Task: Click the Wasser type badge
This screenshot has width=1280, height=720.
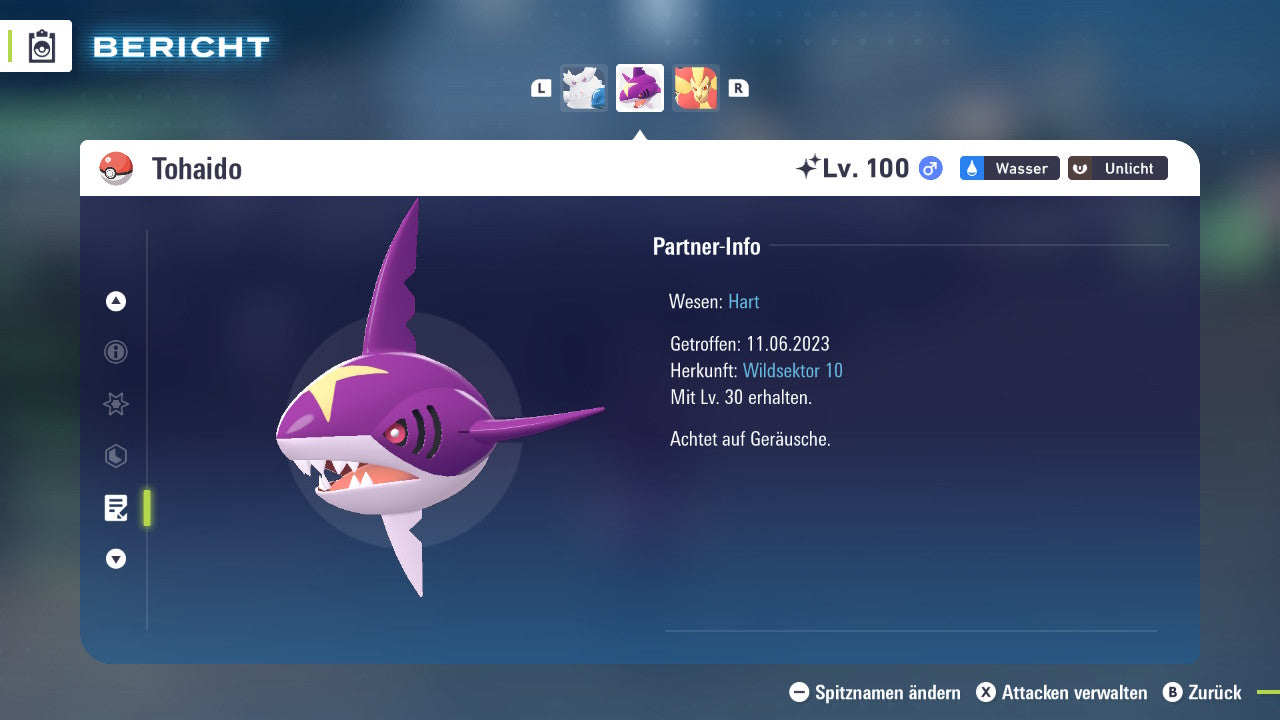Action: pos(1009,168)
